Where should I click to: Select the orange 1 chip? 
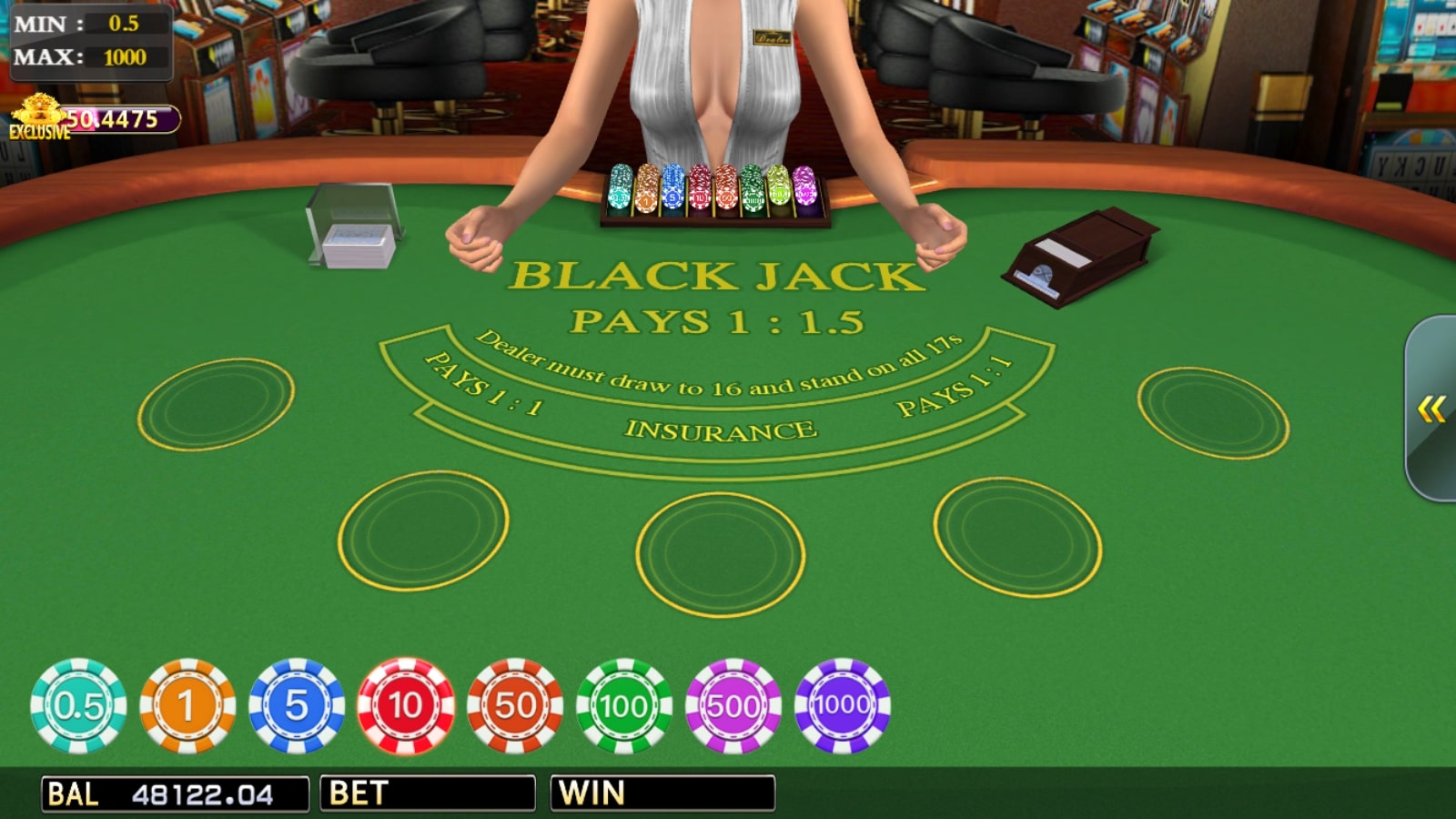click(187, 705)
